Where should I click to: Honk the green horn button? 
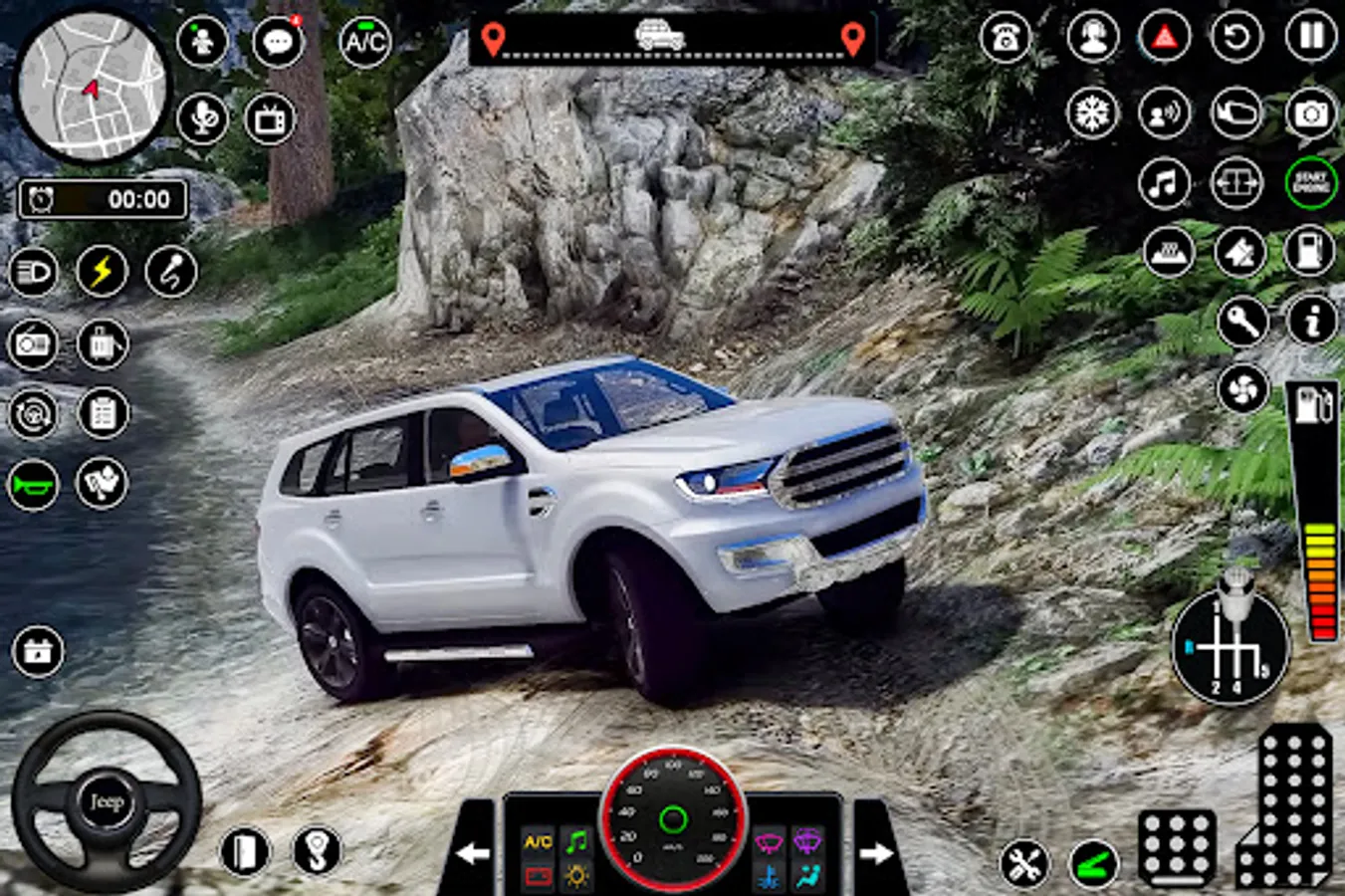(33, 486)
